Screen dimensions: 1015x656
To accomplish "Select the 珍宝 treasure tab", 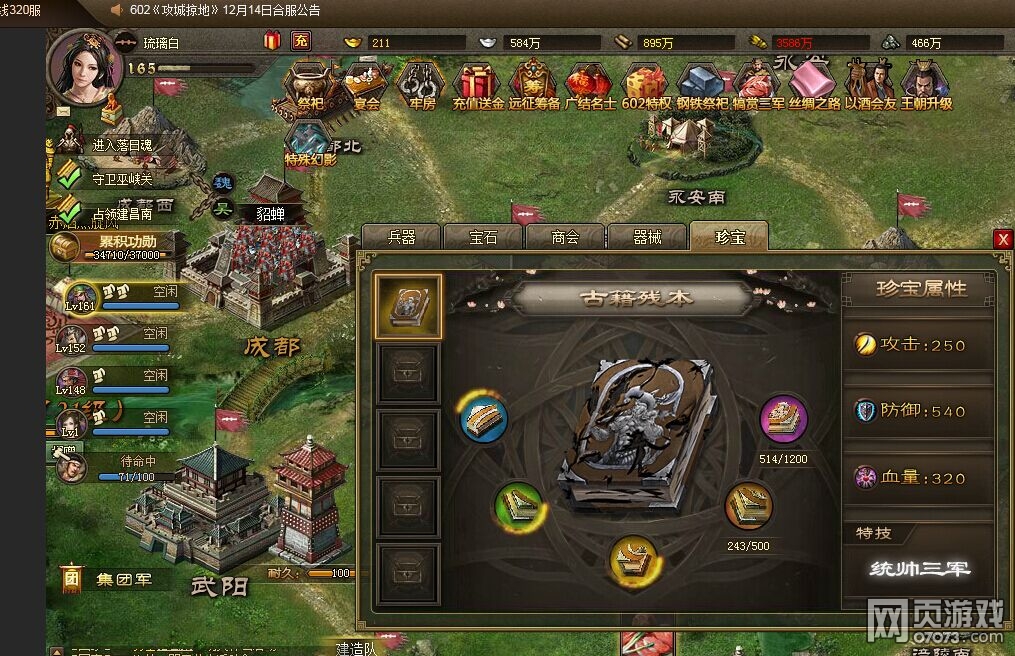I will [x=729, y=237].
